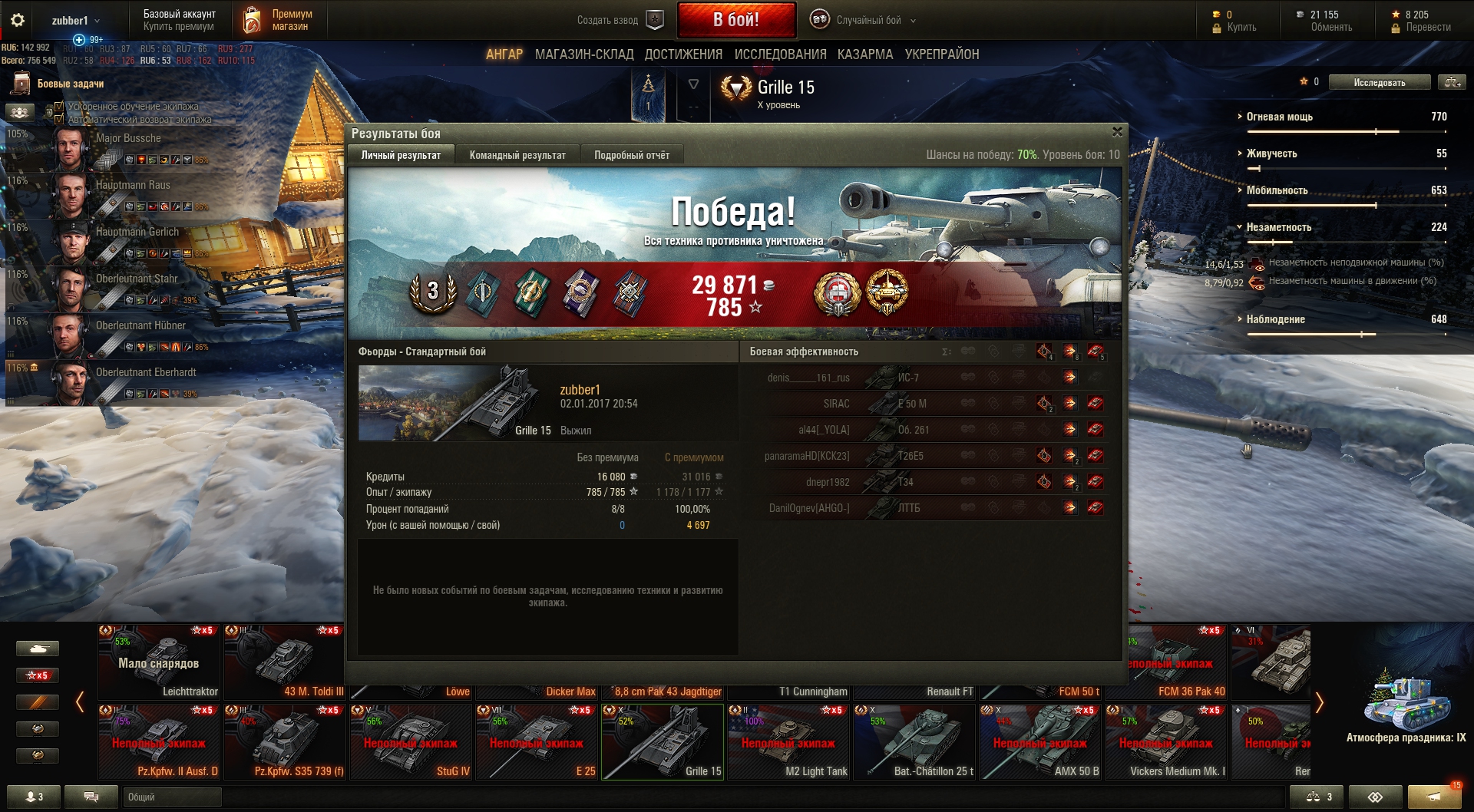The image size is (1474, 812).
Task: Select the E 25 tank in carousel
Action: coord(537,742)
